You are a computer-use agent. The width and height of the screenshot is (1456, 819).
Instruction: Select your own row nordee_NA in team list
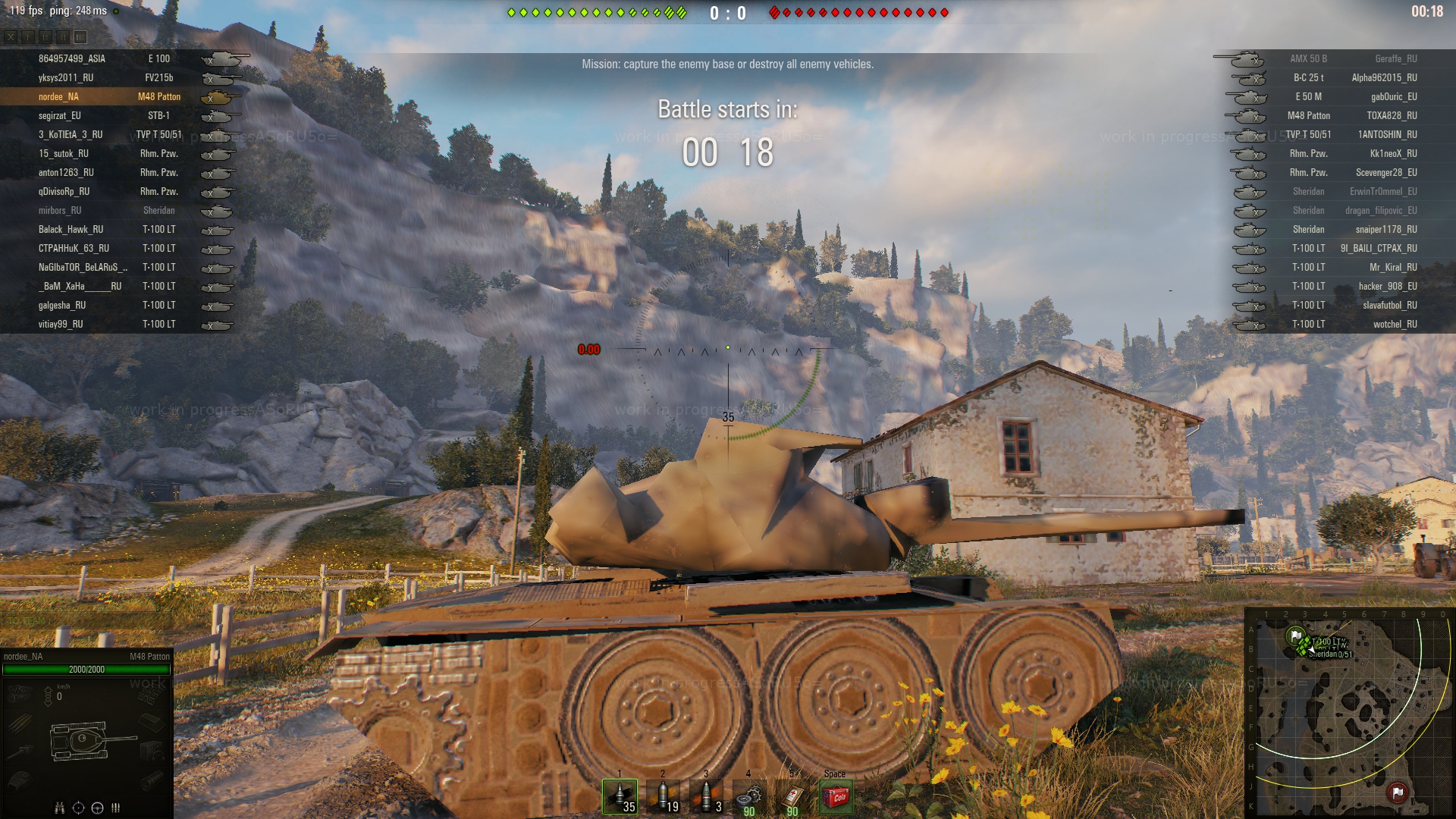point(58,96)
